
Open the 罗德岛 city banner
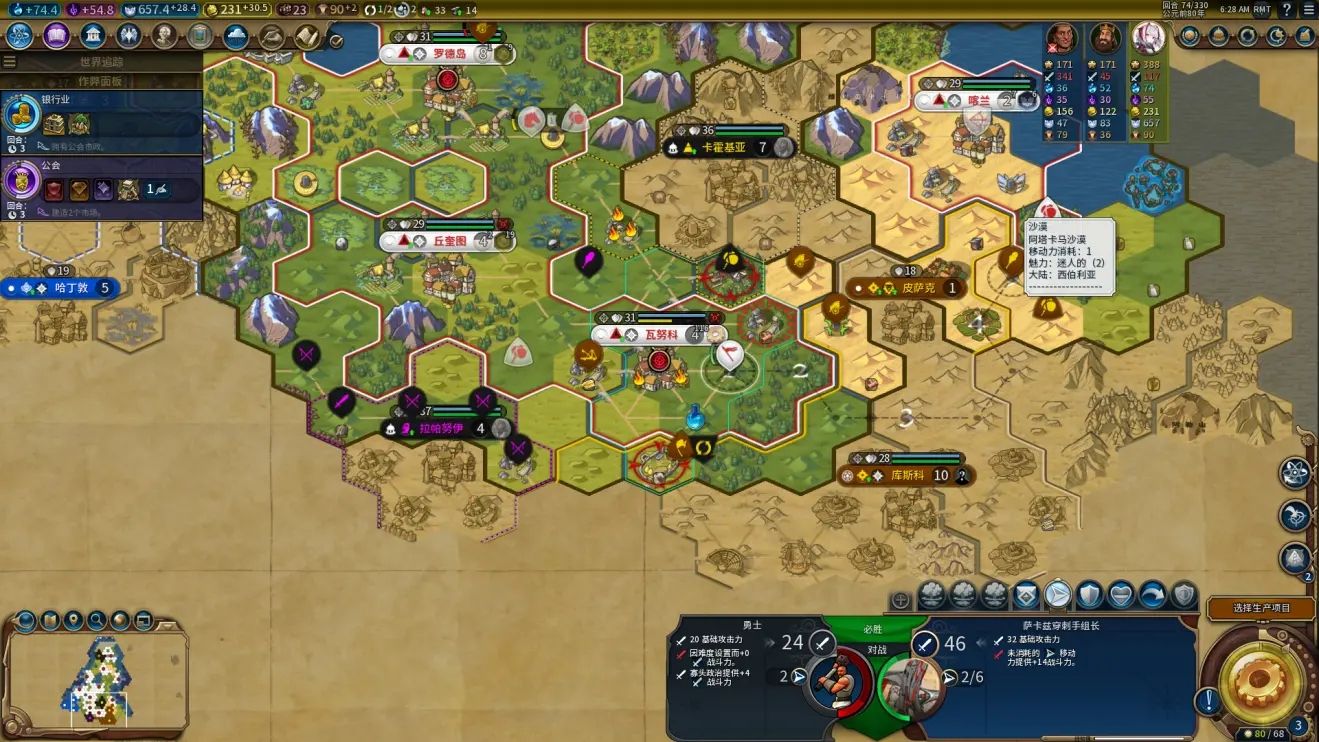(449, 54)
